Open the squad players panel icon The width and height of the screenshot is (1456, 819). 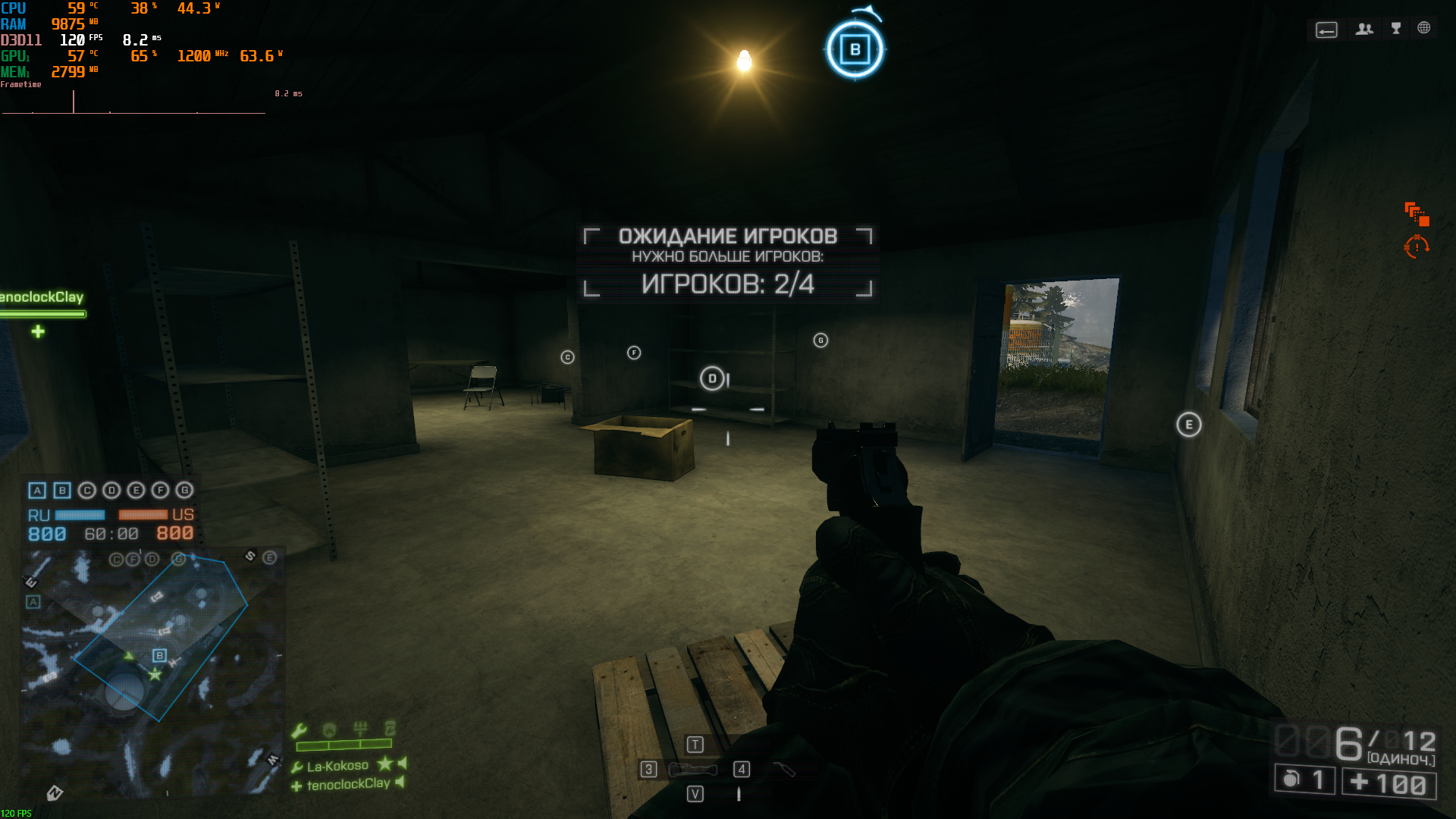point(1364,29)
